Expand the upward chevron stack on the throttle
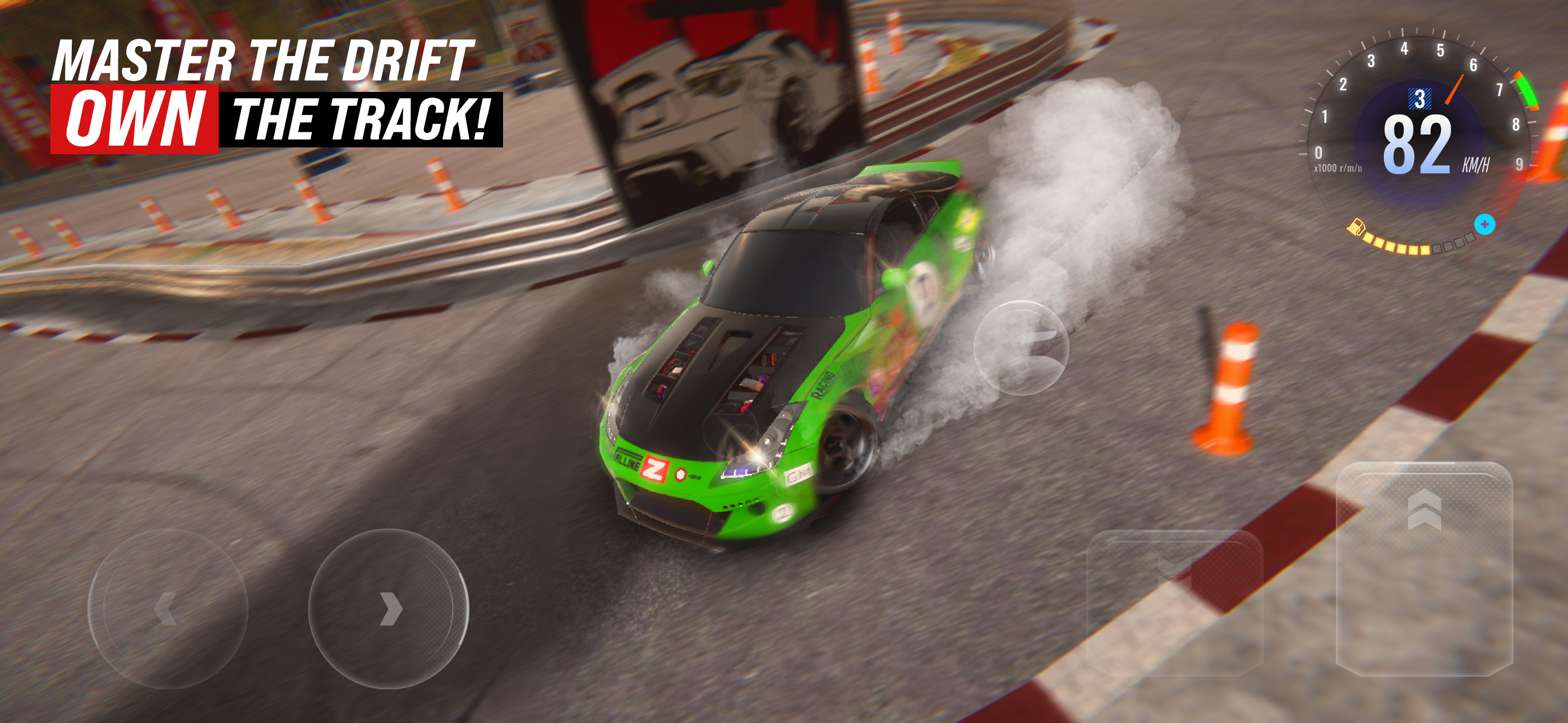 [1424, 509]
